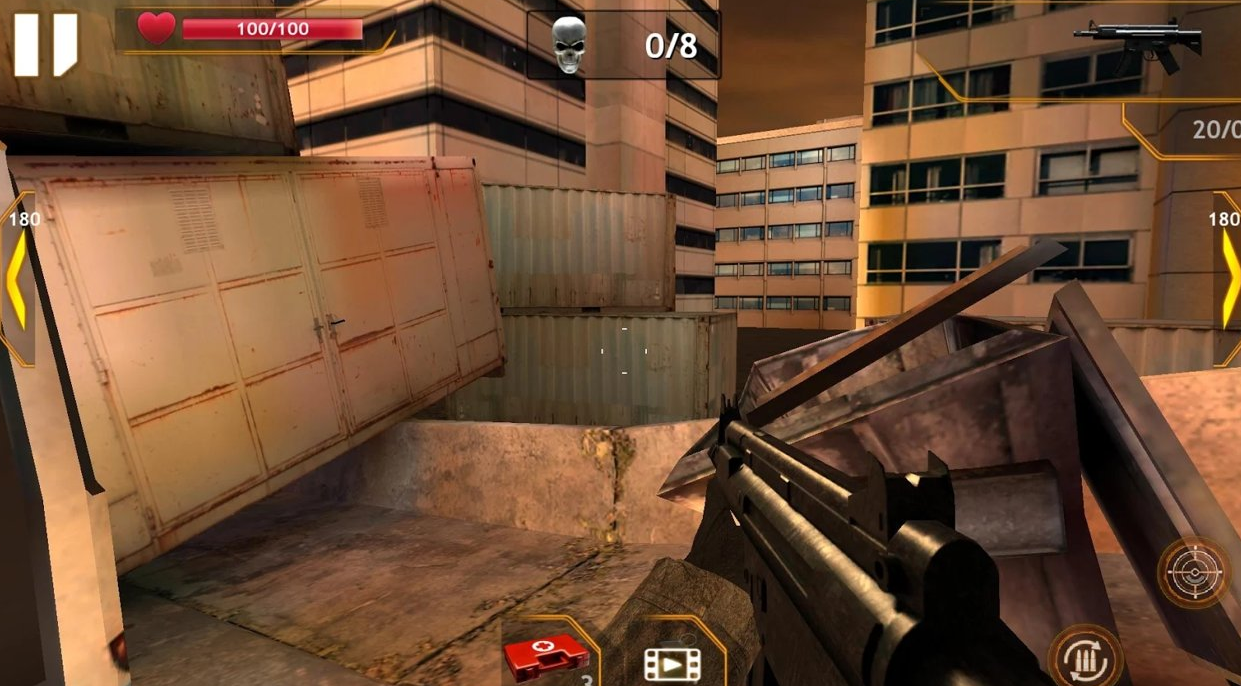Tap the film clip video icon
This screenshot has width=1241, height=686.
coord(672,662)
